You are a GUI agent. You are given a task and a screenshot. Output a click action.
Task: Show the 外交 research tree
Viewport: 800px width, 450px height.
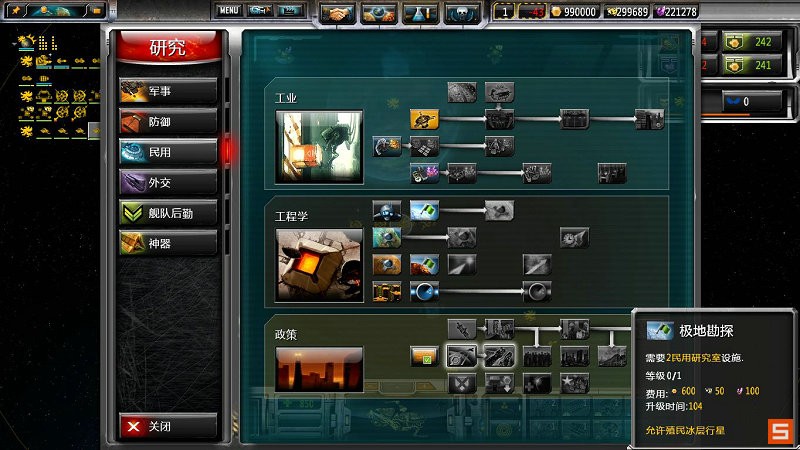(167, 182)
